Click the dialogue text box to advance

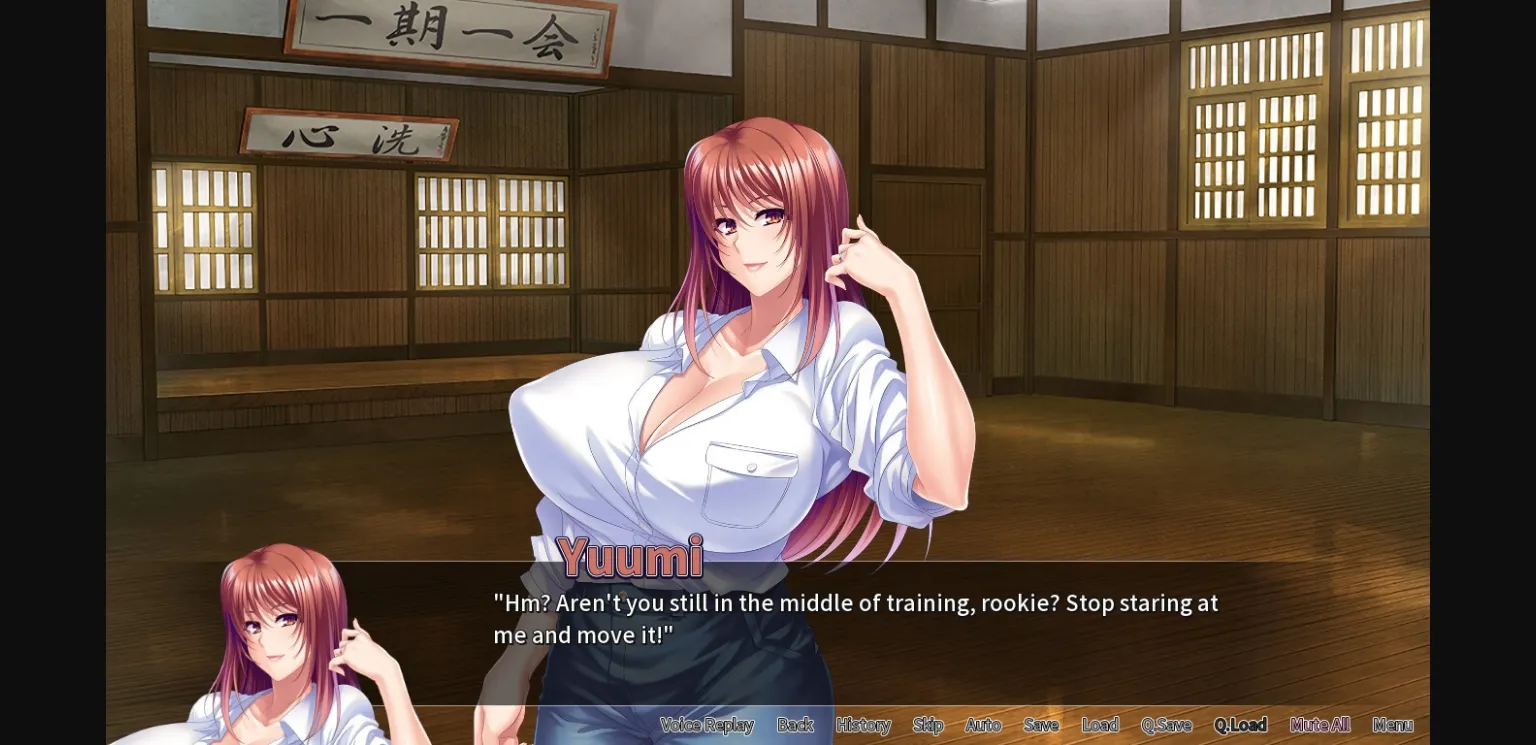[855, 618]
